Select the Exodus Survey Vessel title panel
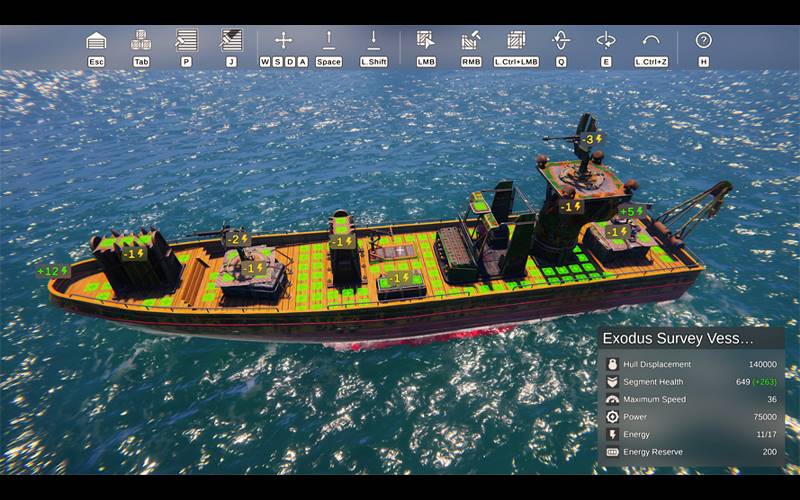800x500 pixels. coord(691,339)
